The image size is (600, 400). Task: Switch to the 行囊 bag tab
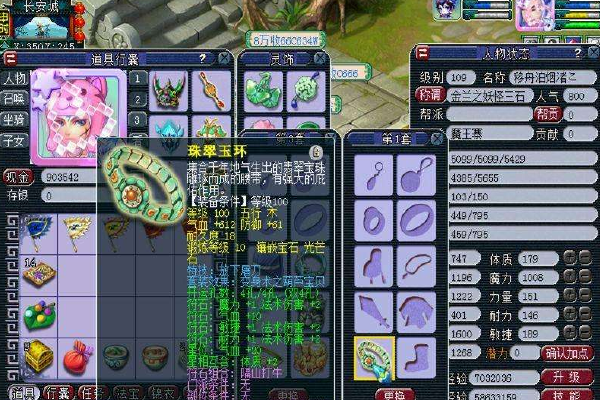[55, 392]
